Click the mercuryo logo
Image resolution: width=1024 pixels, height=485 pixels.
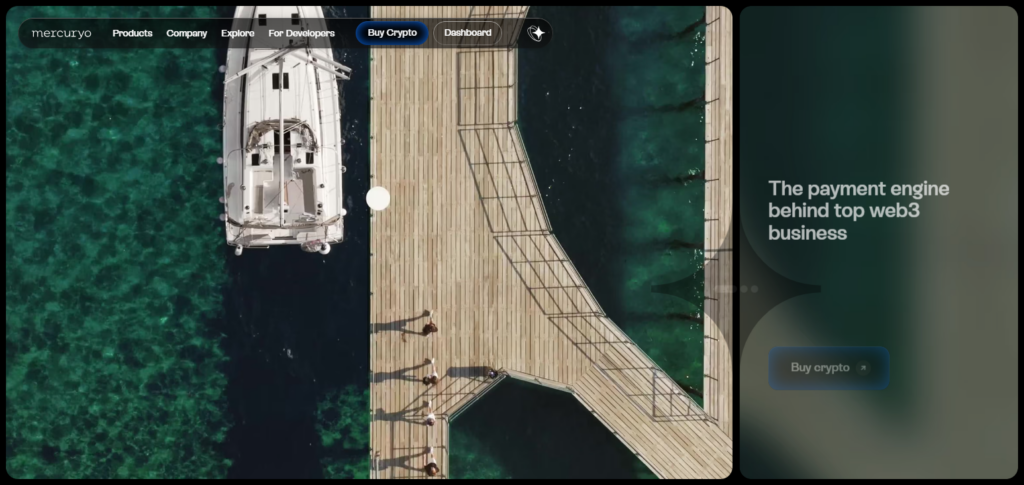(61, 33)
